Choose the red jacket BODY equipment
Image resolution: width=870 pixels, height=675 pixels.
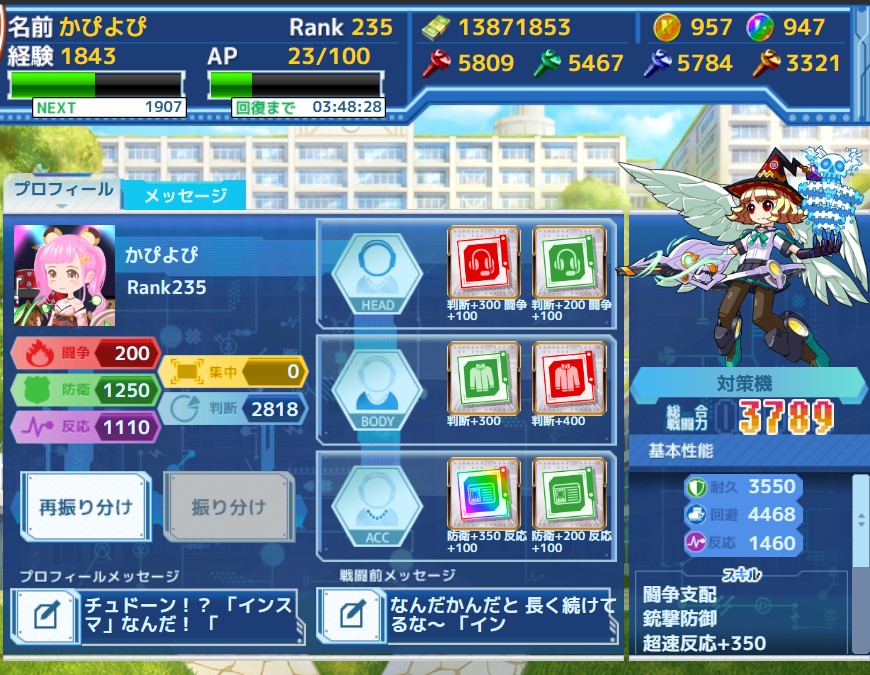568,377
